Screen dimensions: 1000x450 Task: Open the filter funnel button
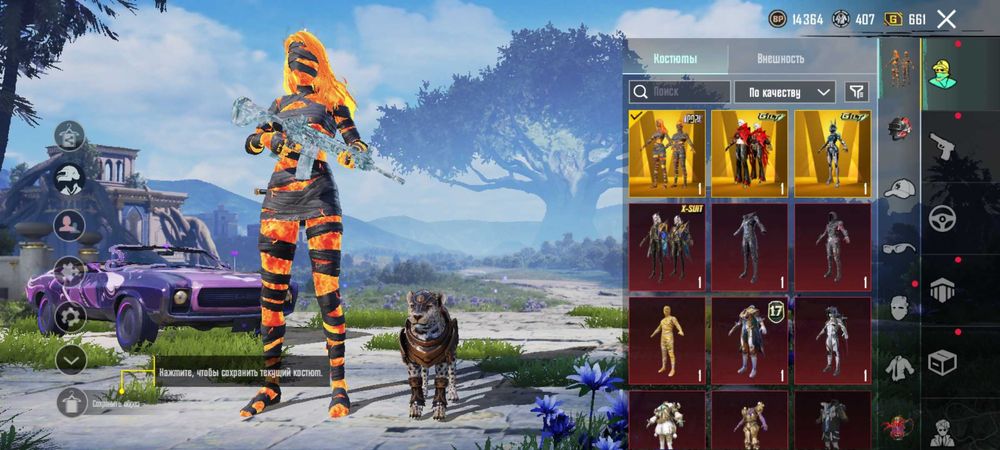pyautogui.click(x=856, y=92)
